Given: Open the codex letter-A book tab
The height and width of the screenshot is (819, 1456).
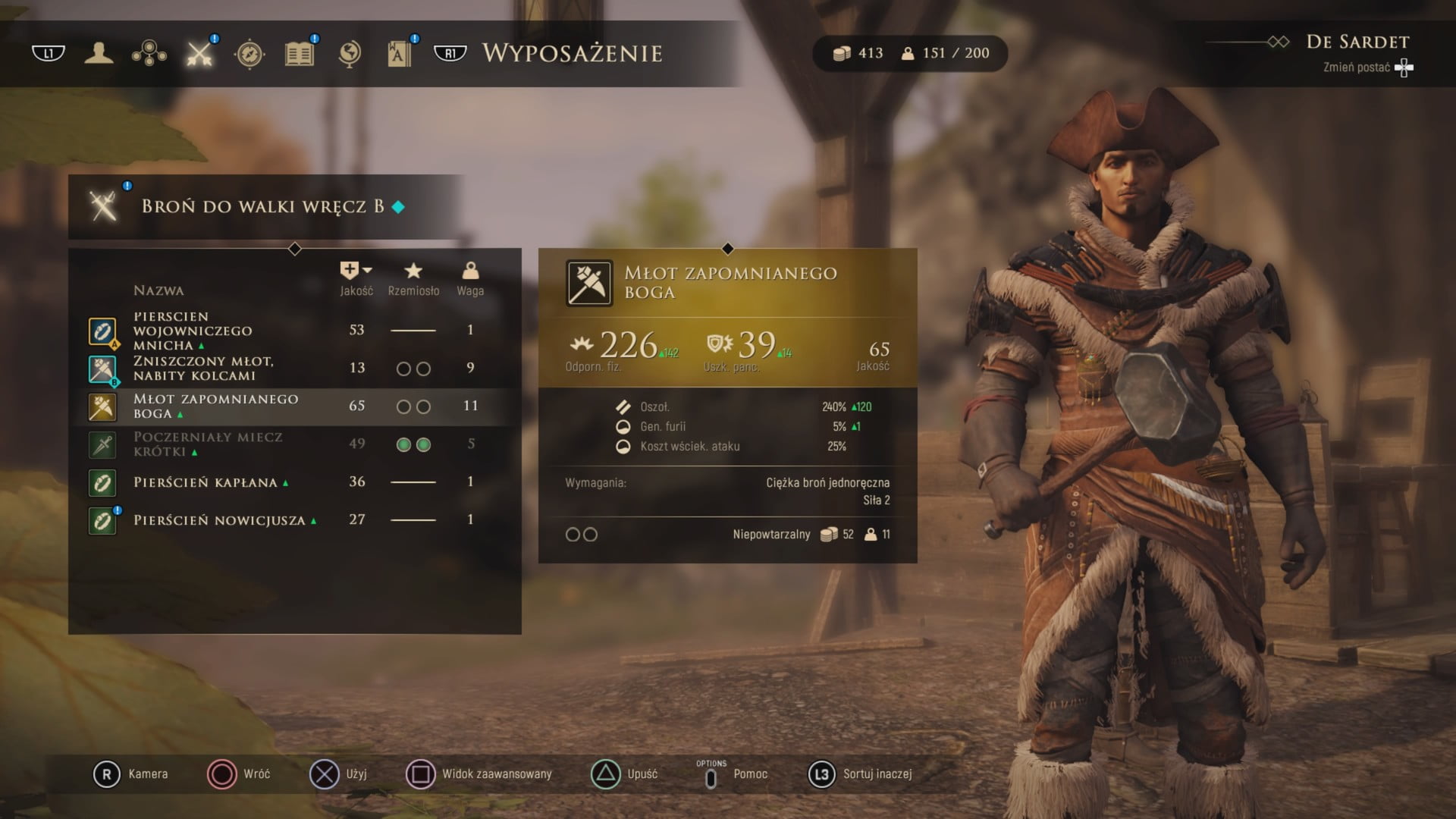Looking at the screenshot, I should pyautogui.click(x=399, y=53).
